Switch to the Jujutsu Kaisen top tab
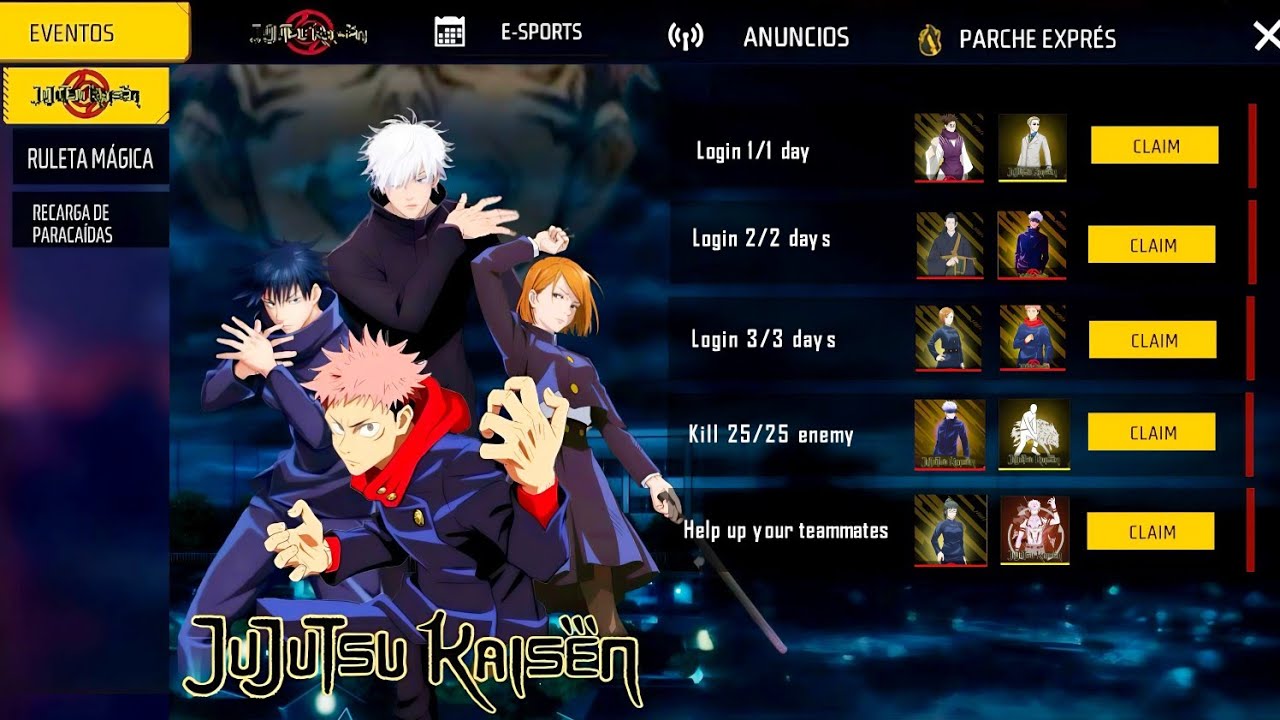Screen dimensions: 1280x720 308,32
